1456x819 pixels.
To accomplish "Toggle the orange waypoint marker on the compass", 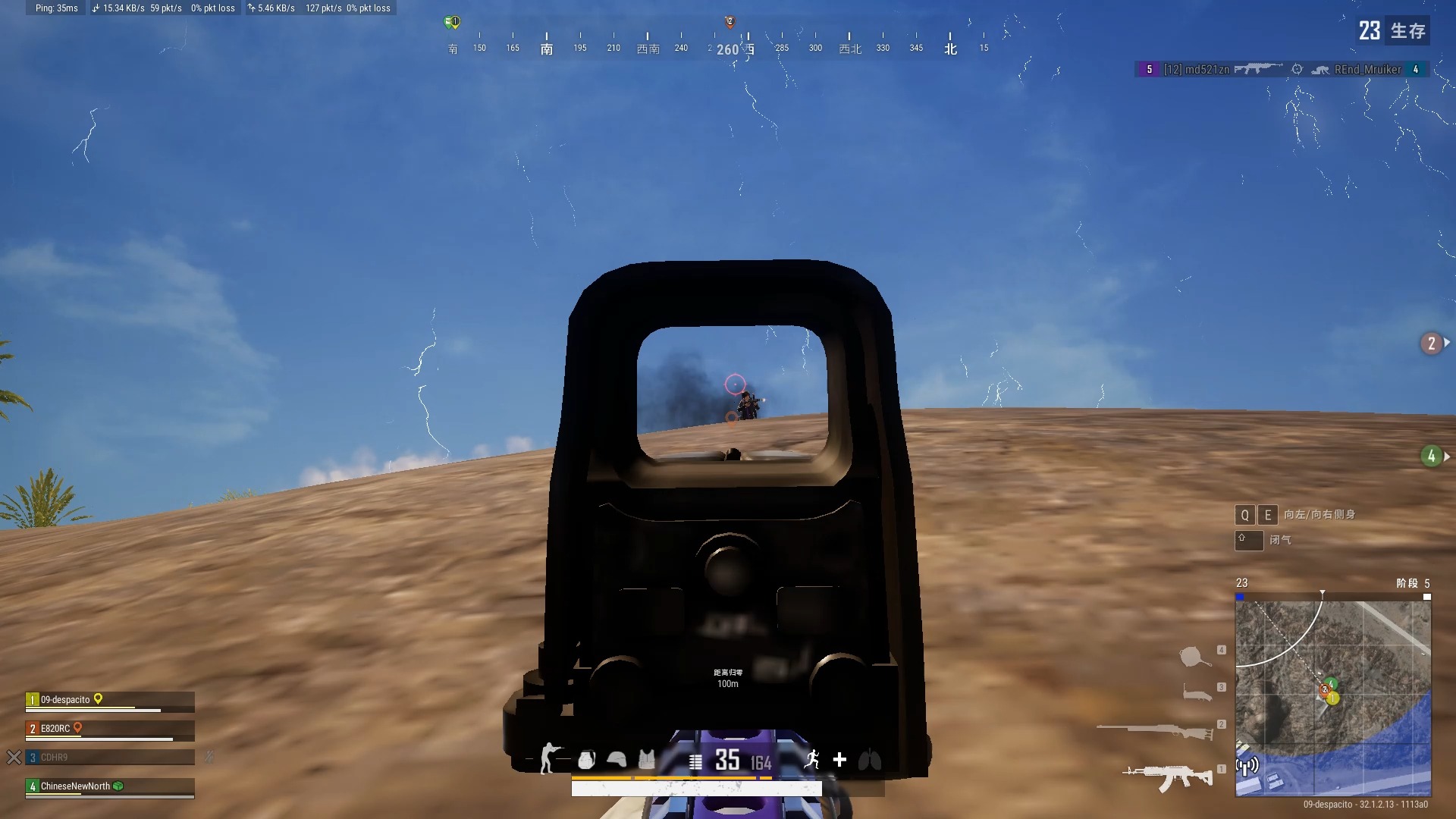I will point(730,23).
